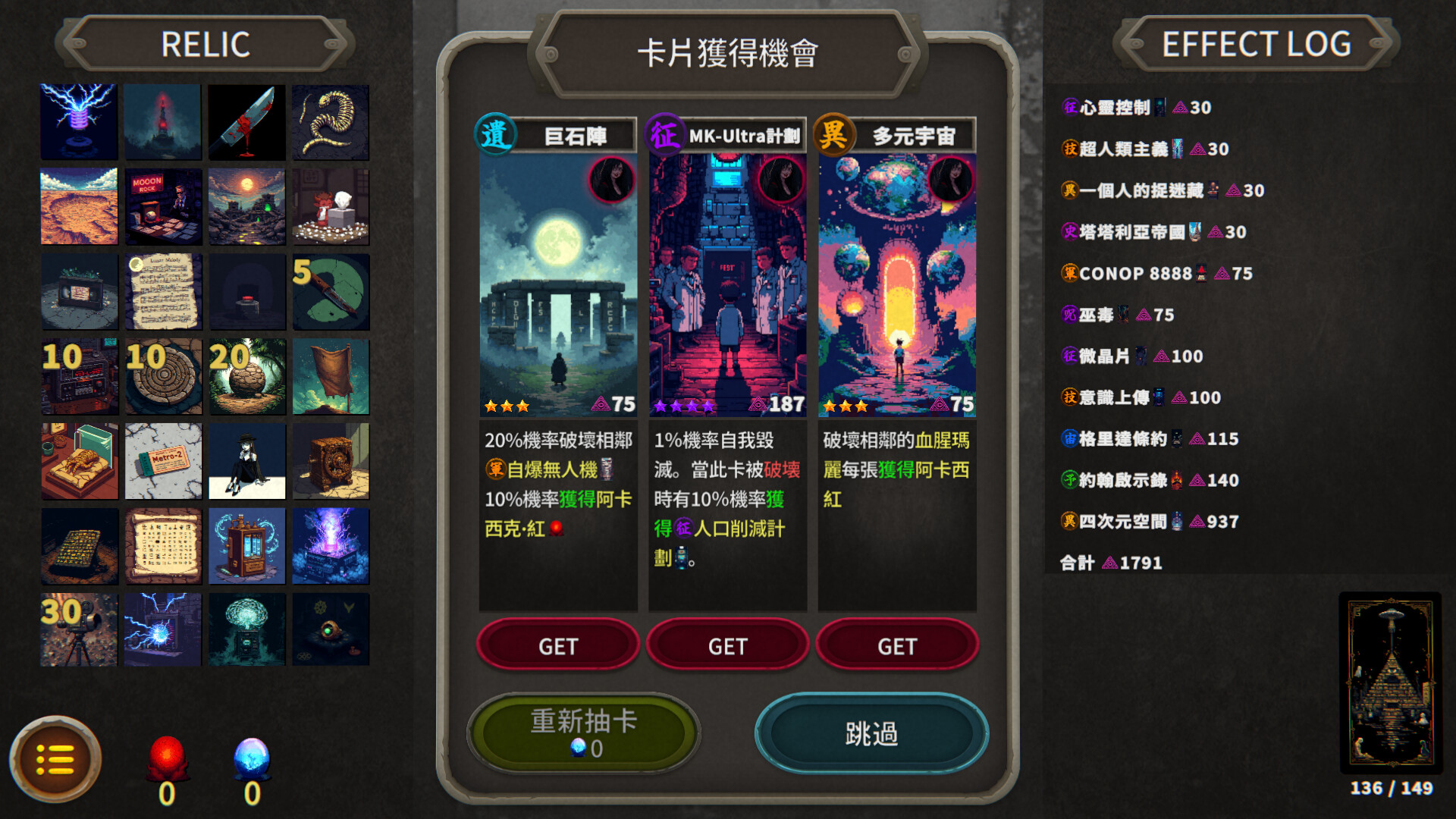This screenshot has height=819, width=1456.
Task: Inspect the stone egg relic numbered 20
Action: tap(246, 377)
